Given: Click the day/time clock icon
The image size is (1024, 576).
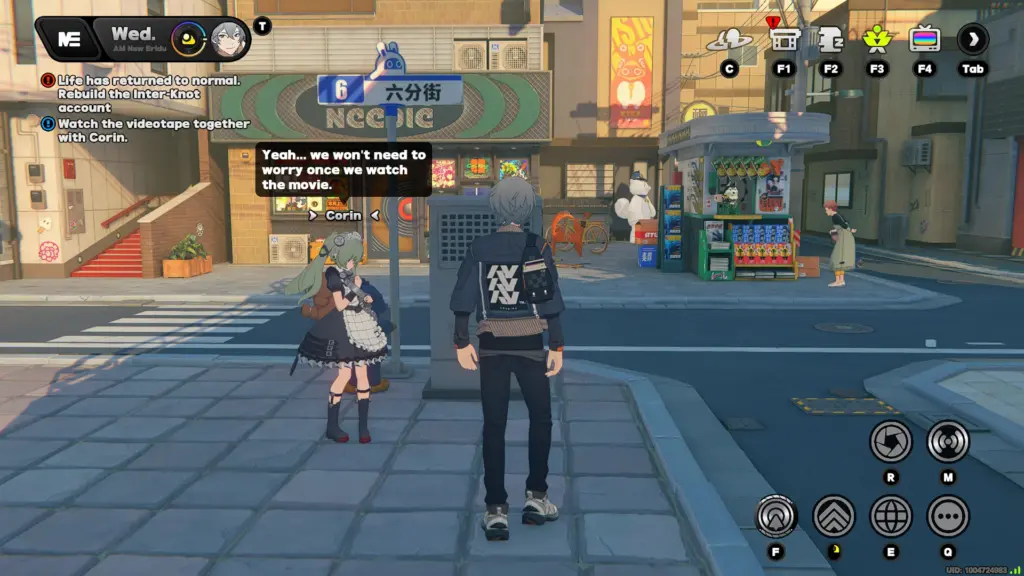Looking at the screenshot, I should pyautogui.click(x=188, y=39).
